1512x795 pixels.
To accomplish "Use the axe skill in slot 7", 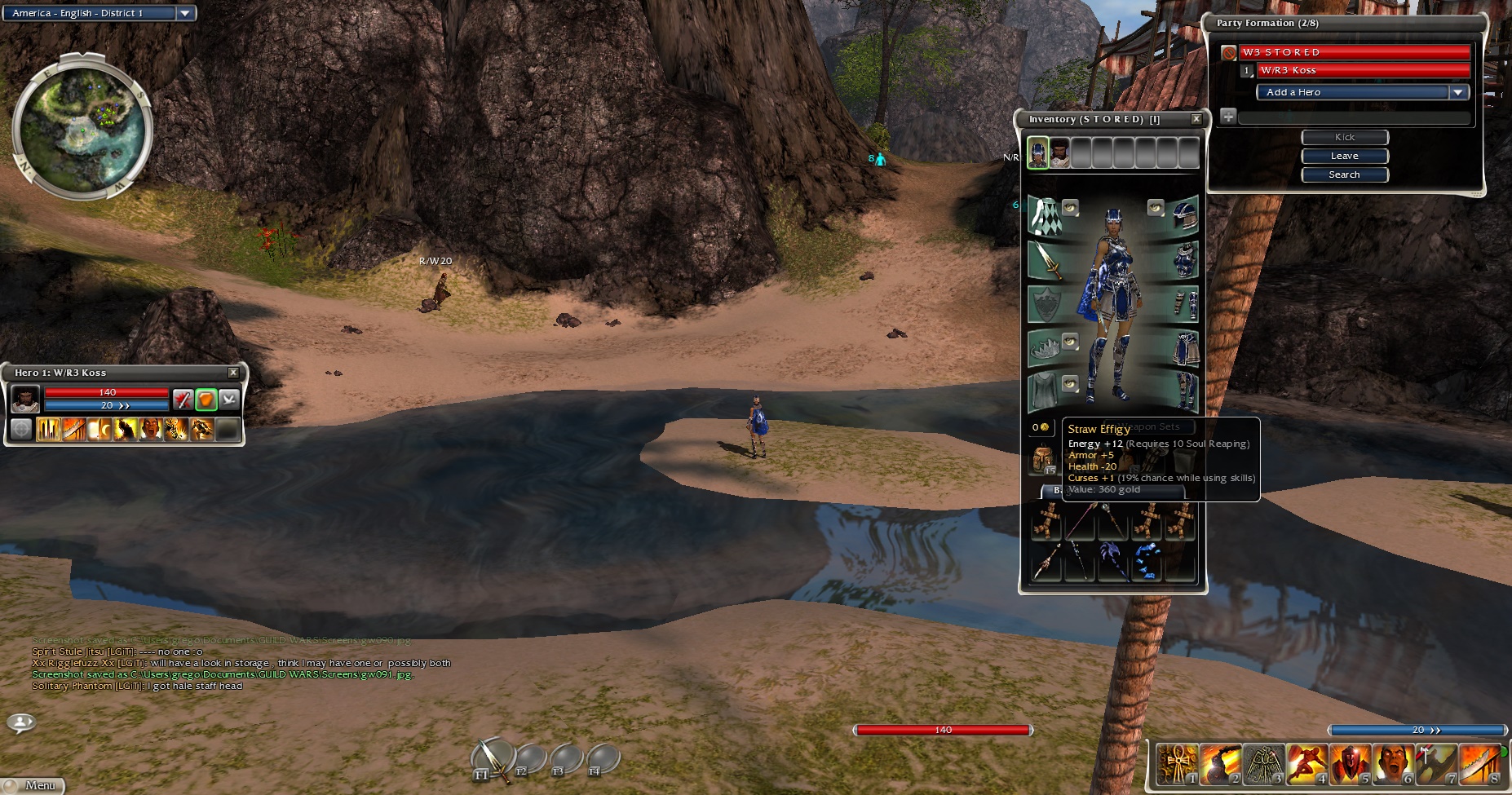I will 1435,766.
